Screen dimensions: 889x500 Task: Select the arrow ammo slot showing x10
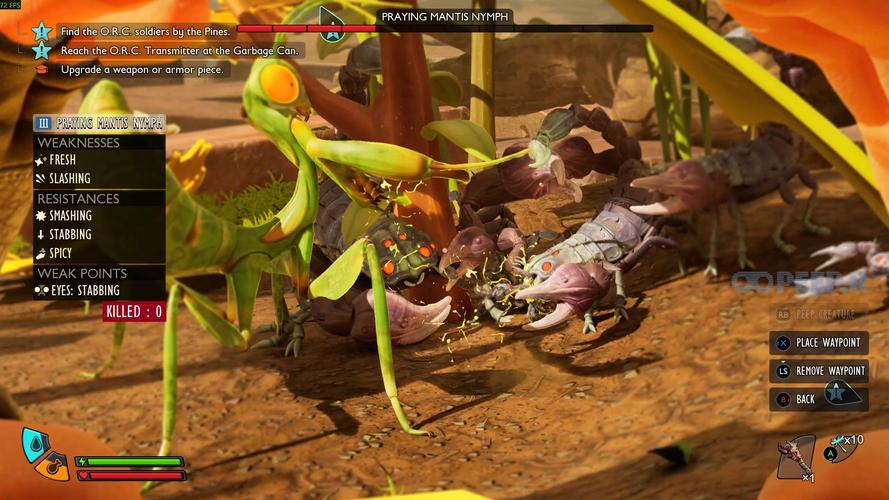tap(847, 448)
